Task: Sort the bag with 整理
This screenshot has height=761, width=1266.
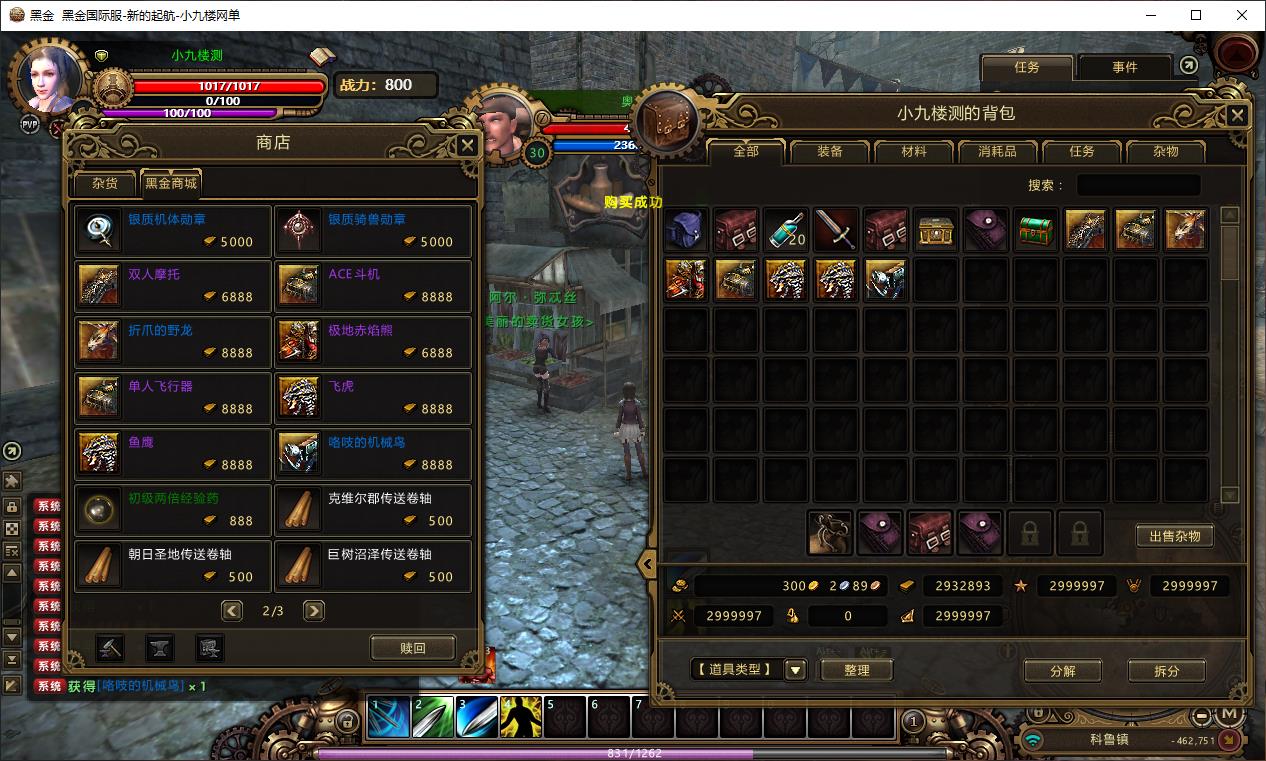Action: click(856, 670)
